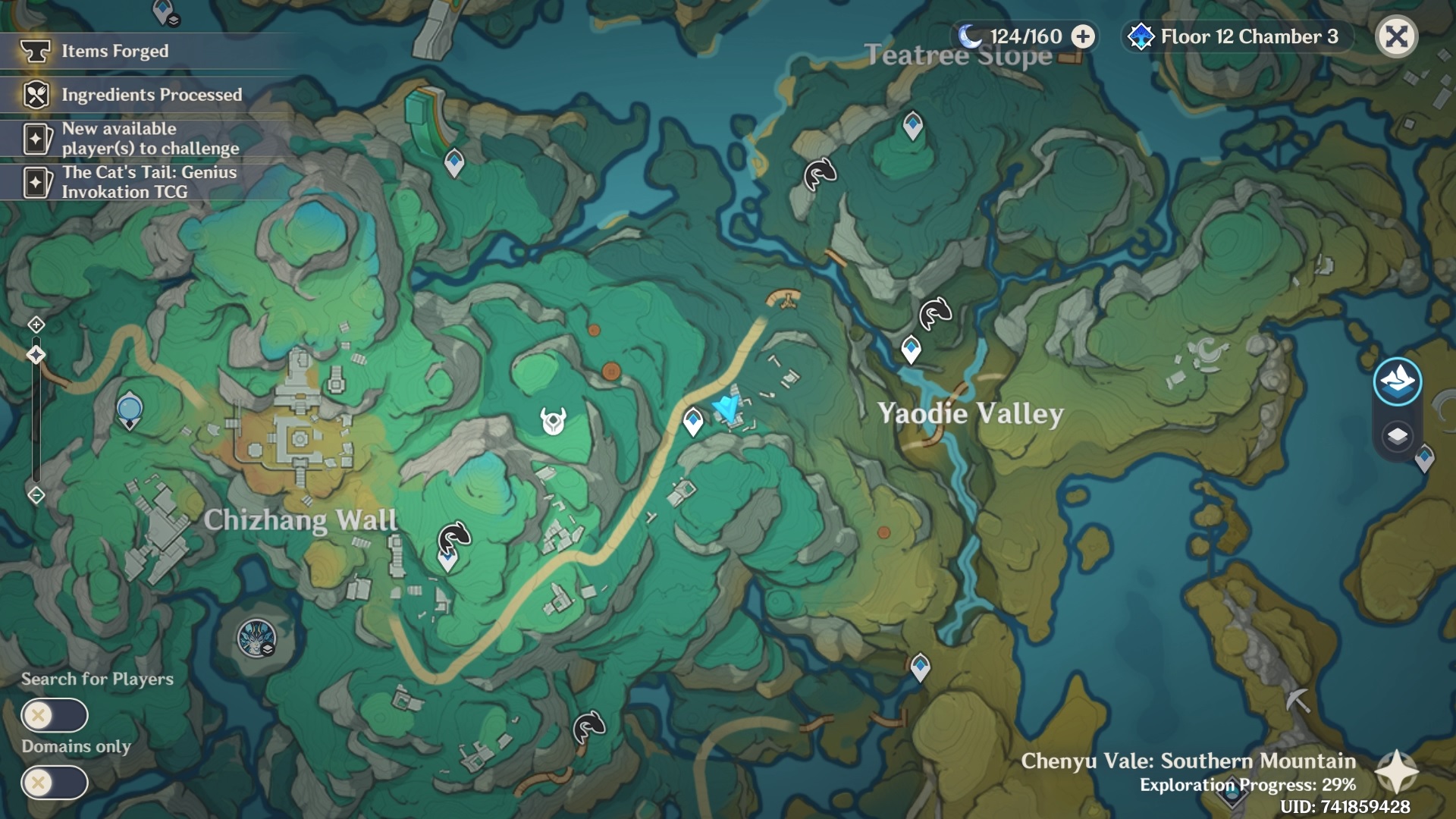
Task: Close the map screen
Action: (1396, 36)
